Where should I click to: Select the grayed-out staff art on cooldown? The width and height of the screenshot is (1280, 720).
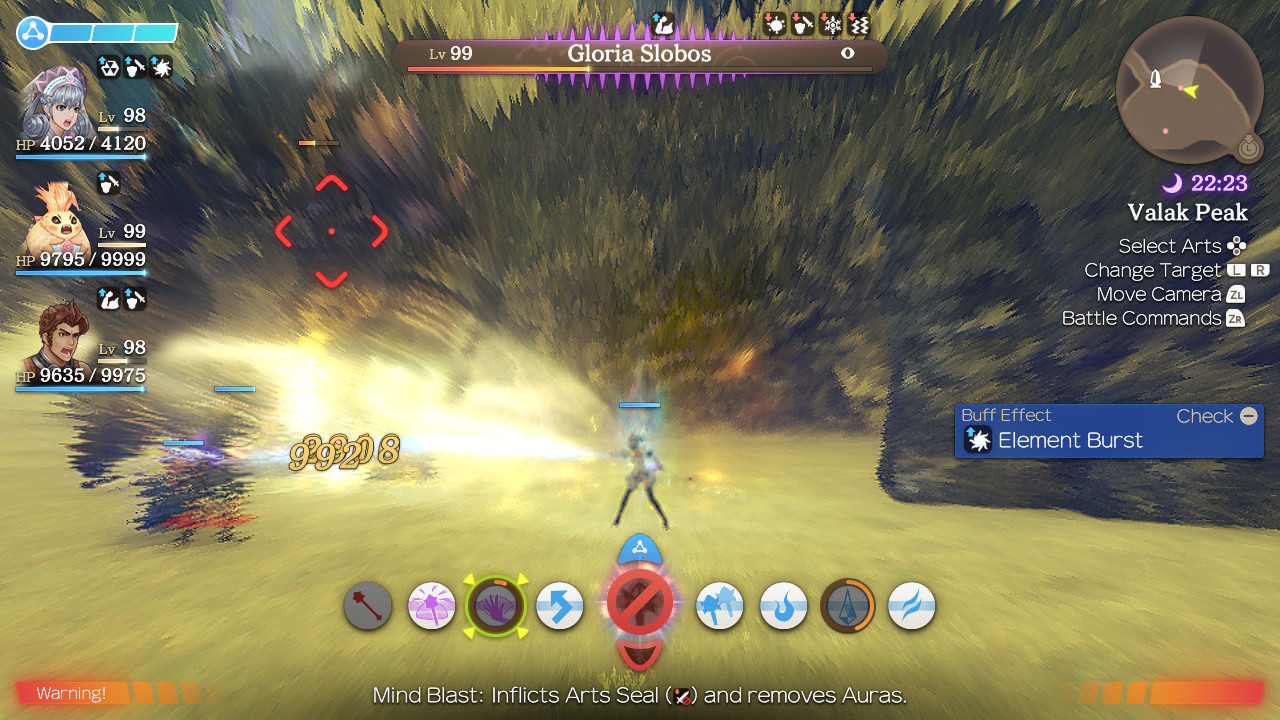tap(367, 605)
